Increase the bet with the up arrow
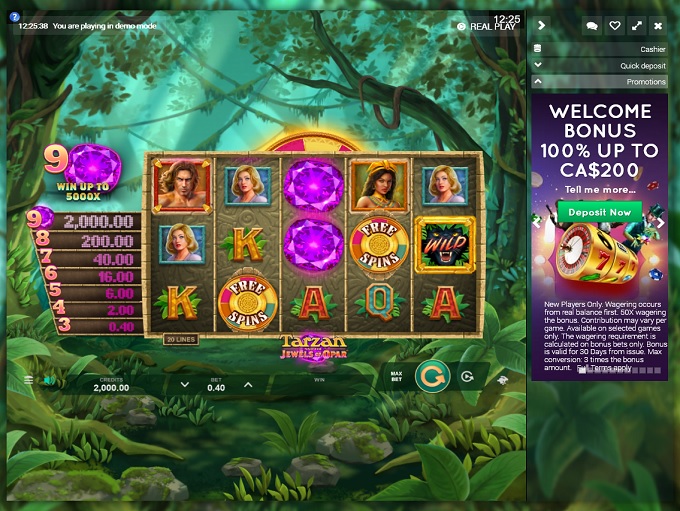Screen dimensions: 680x511 248,384
